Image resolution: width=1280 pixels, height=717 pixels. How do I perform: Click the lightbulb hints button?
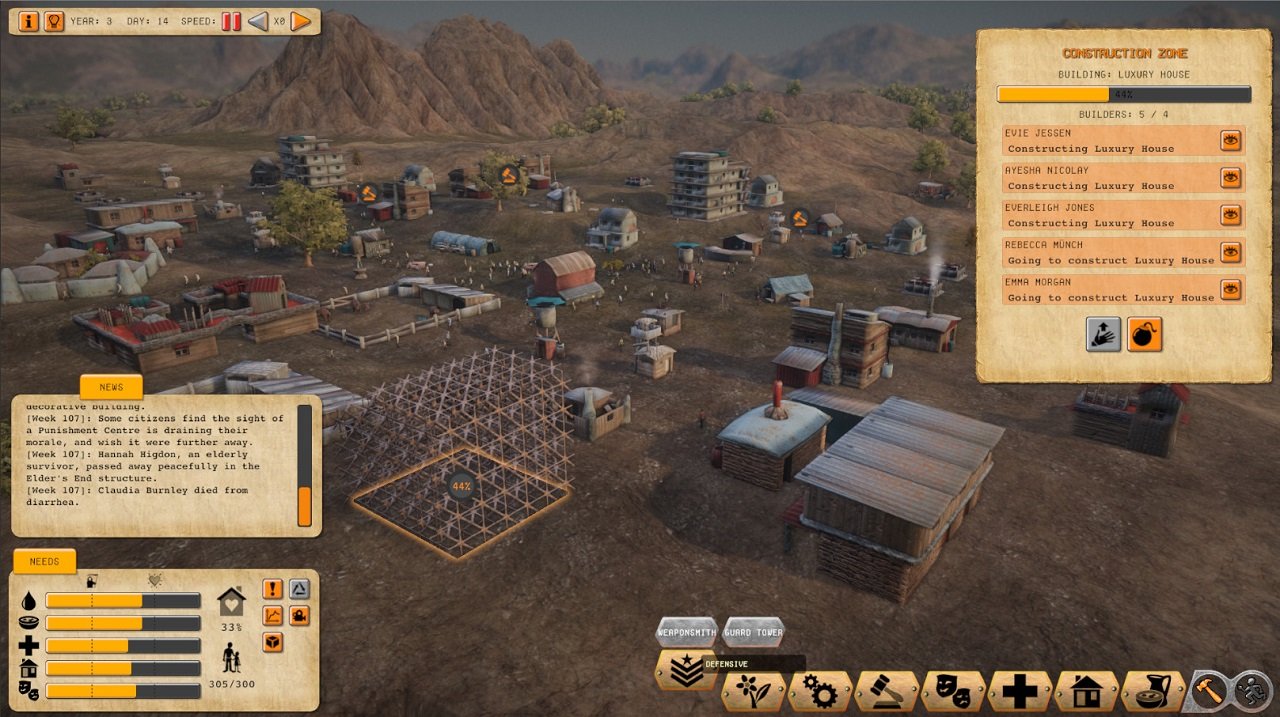pos(54,21)
